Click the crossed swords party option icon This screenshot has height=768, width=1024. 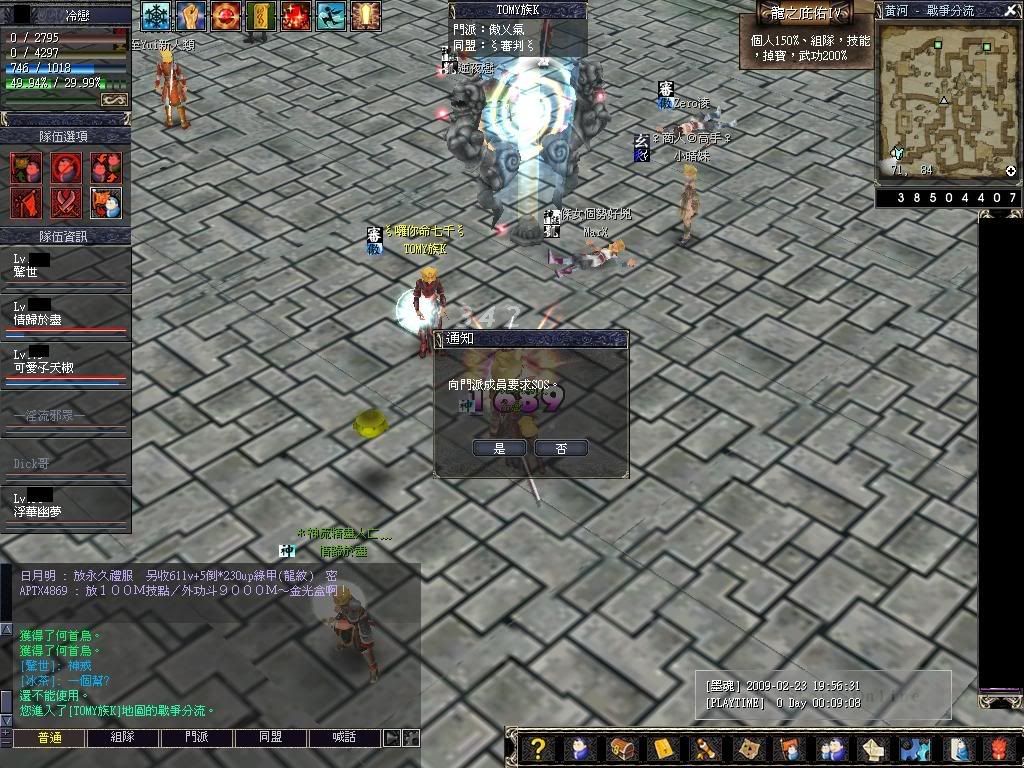(x=66, y=203)
